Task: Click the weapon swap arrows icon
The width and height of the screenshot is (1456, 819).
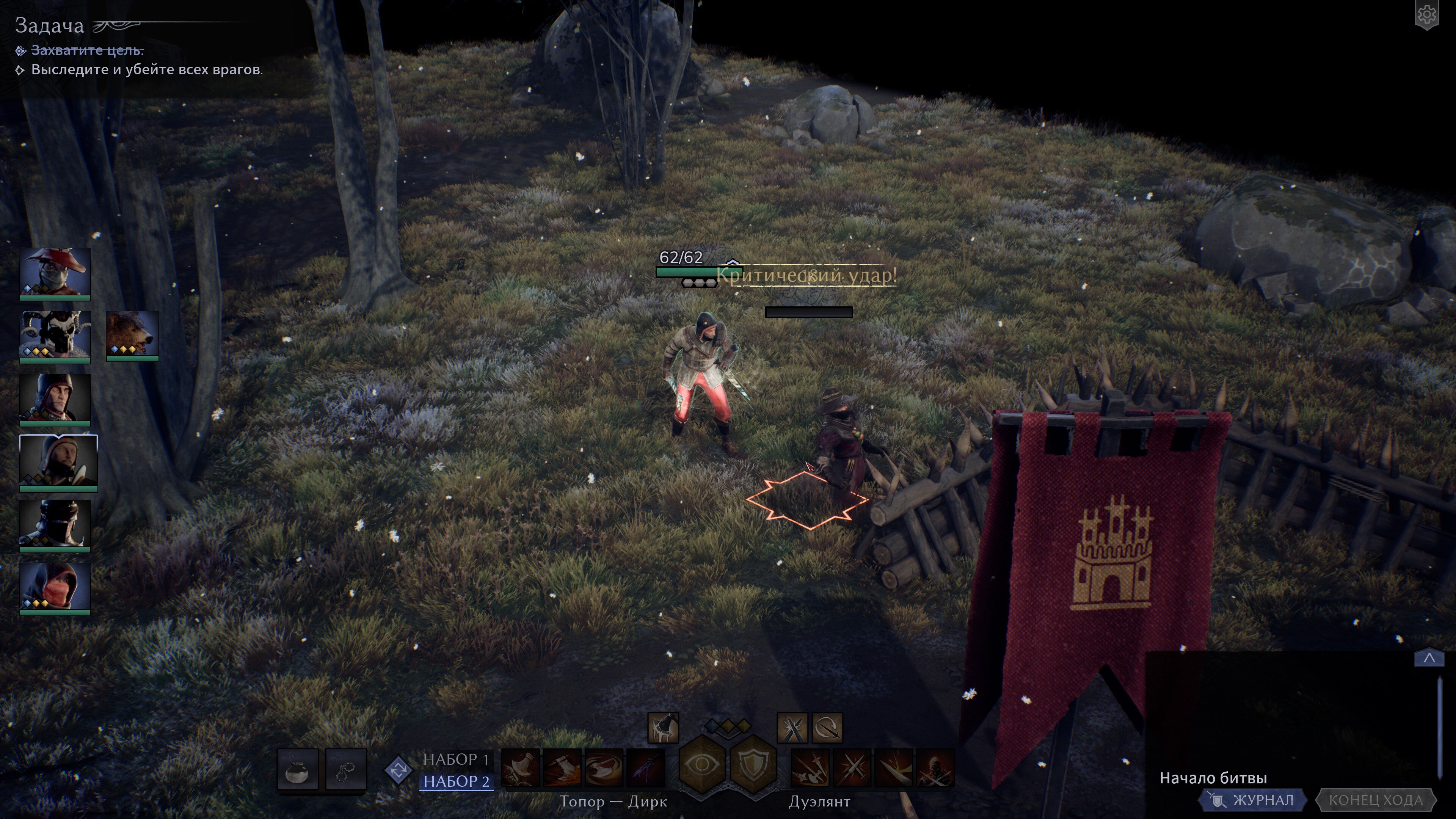Action: coord(399,770)
